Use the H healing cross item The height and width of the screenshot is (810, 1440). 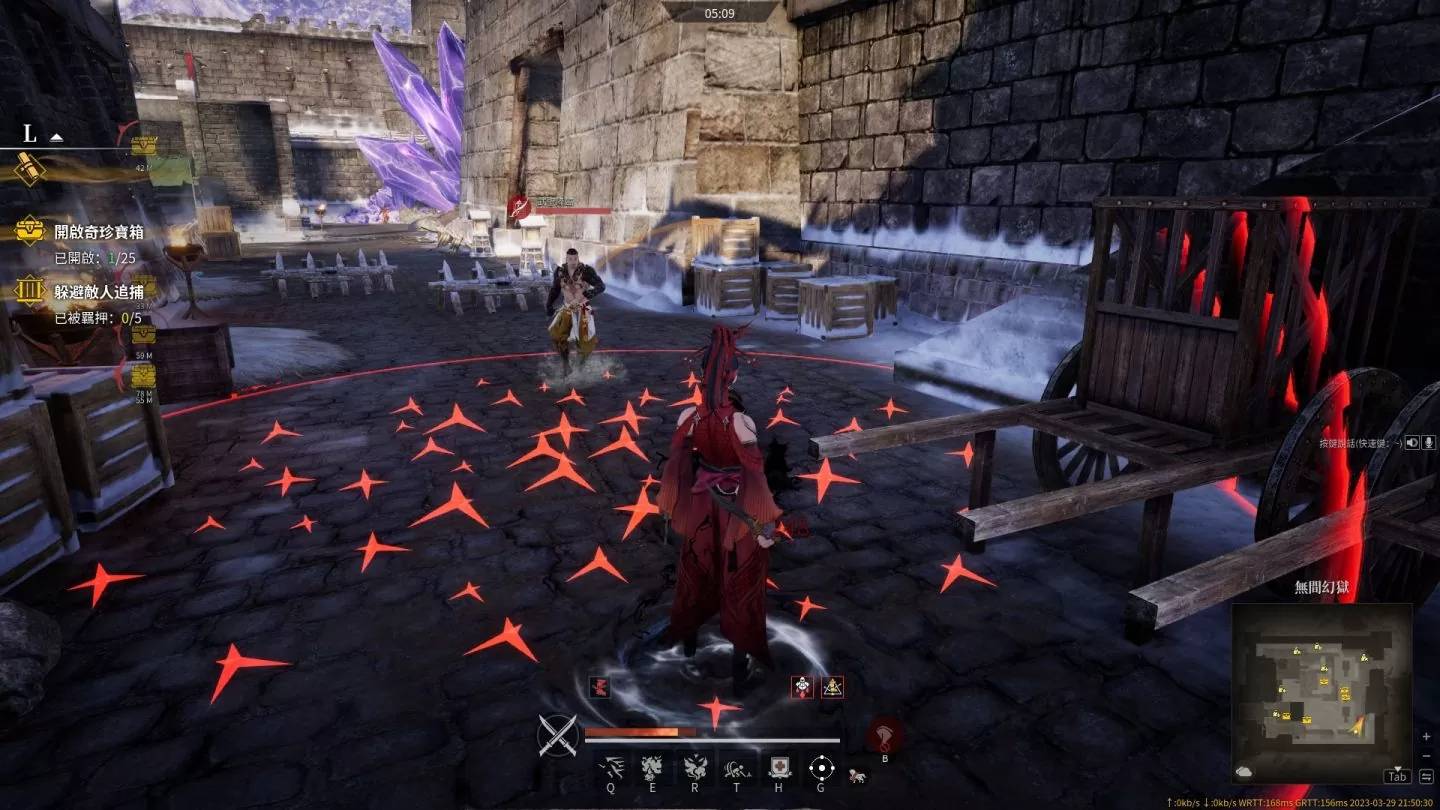779,768
